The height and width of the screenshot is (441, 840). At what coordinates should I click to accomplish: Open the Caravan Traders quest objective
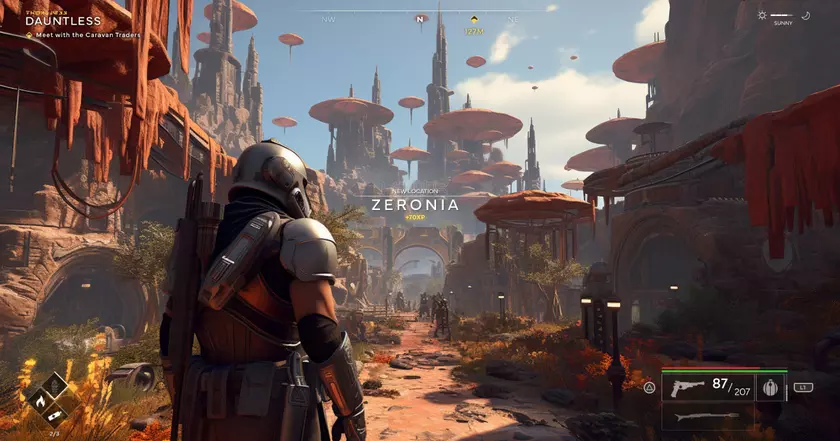click(x=87, y=35)
